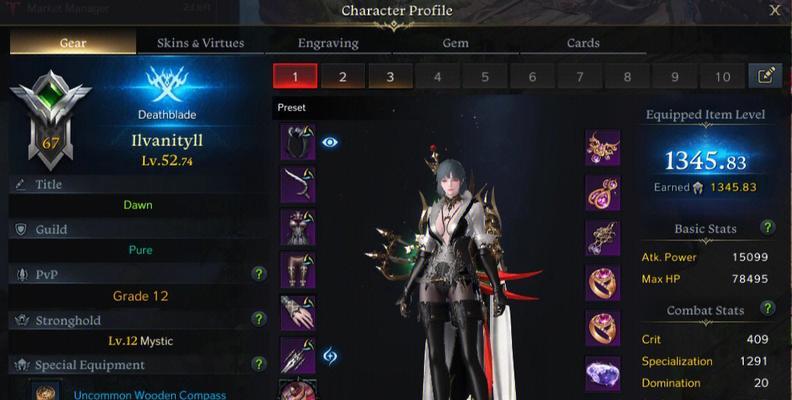
Task: Click the Combat Stats question mark
Action: tap(767, 308)
